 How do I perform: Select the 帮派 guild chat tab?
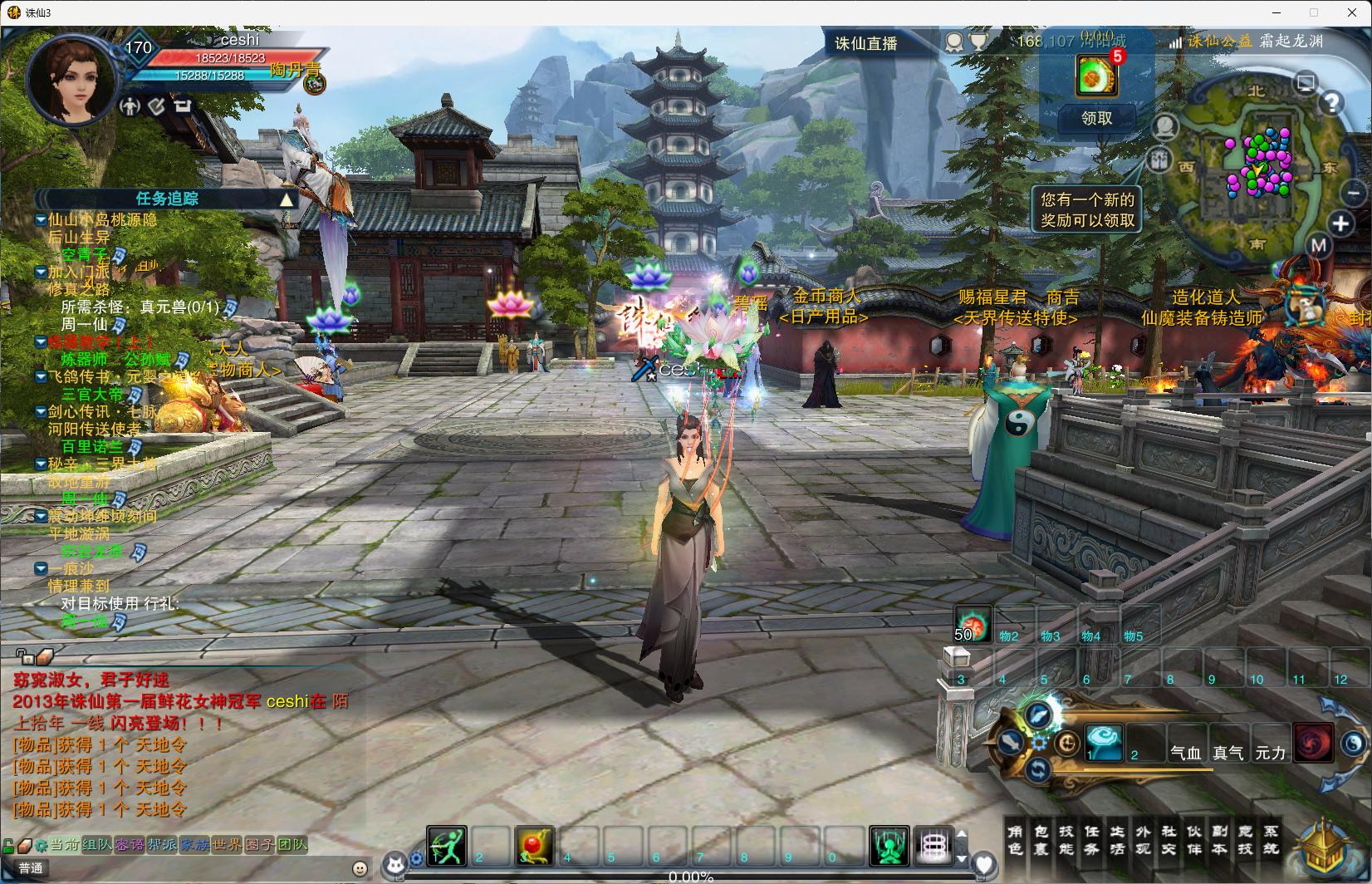(161, 845)
